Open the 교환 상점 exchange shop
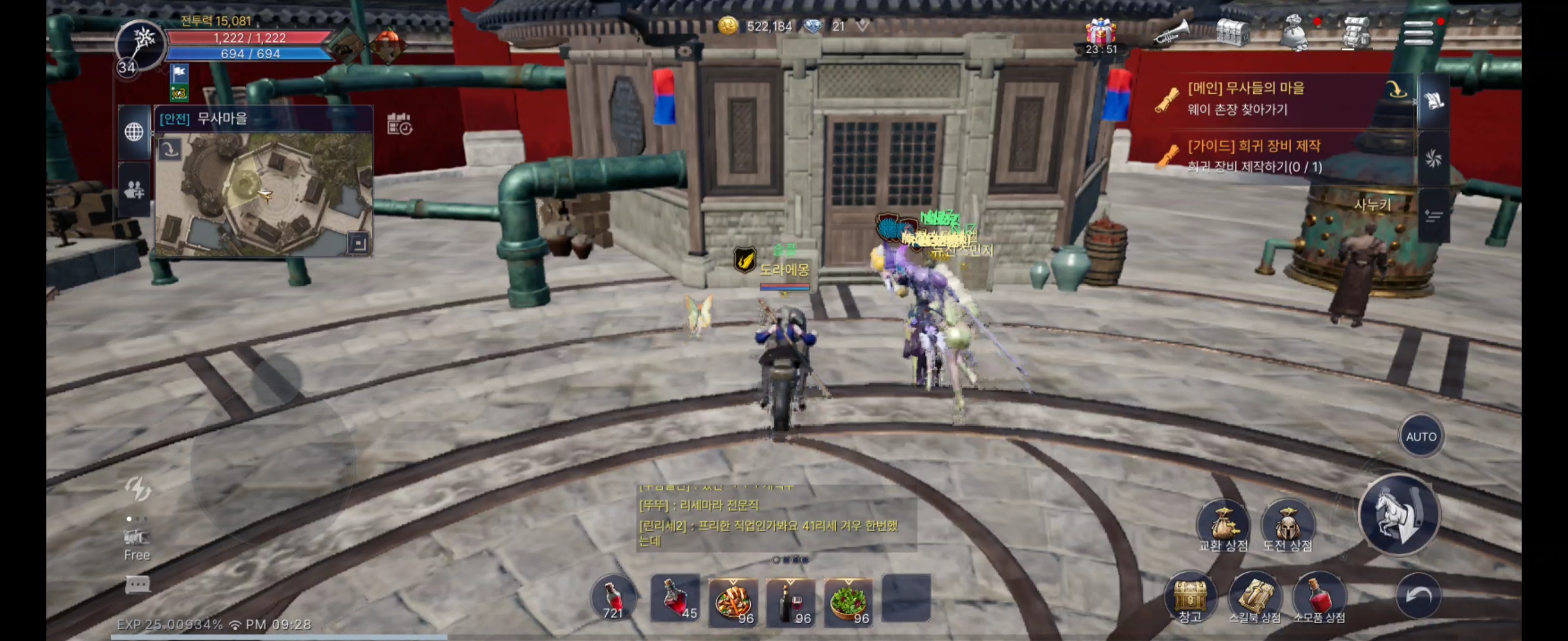Viewport: 1568px width, 641px height. click(1222, 527)
